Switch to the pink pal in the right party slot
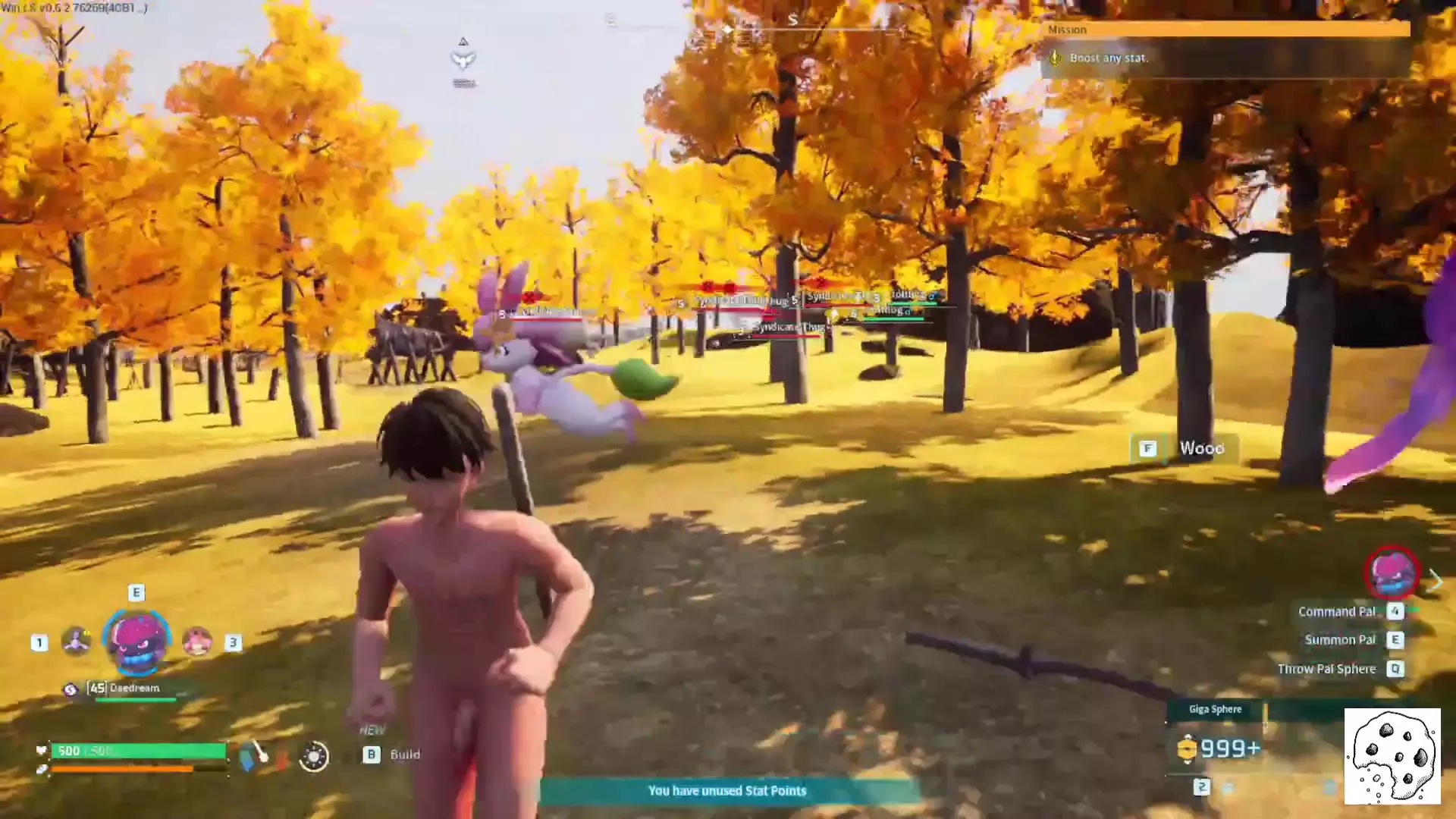 pyautogui.click(x=197, y=642)
